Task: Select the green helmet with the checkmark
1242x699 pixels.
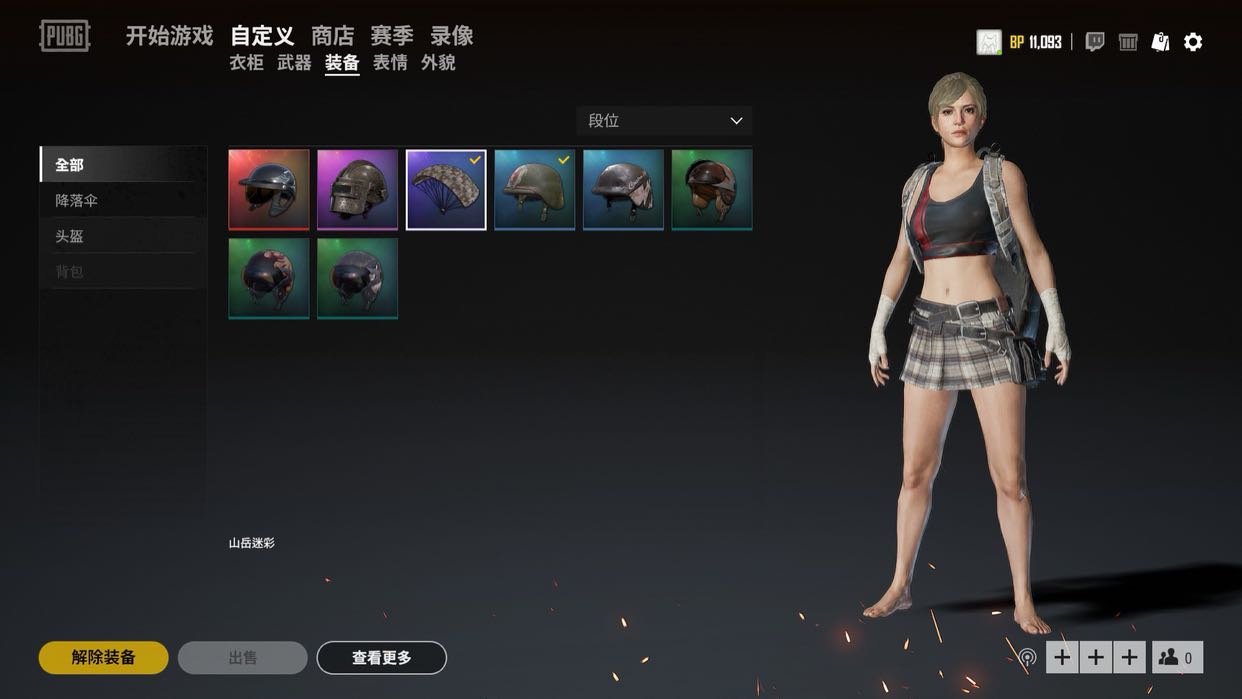Action: click(x=535, y=190)
